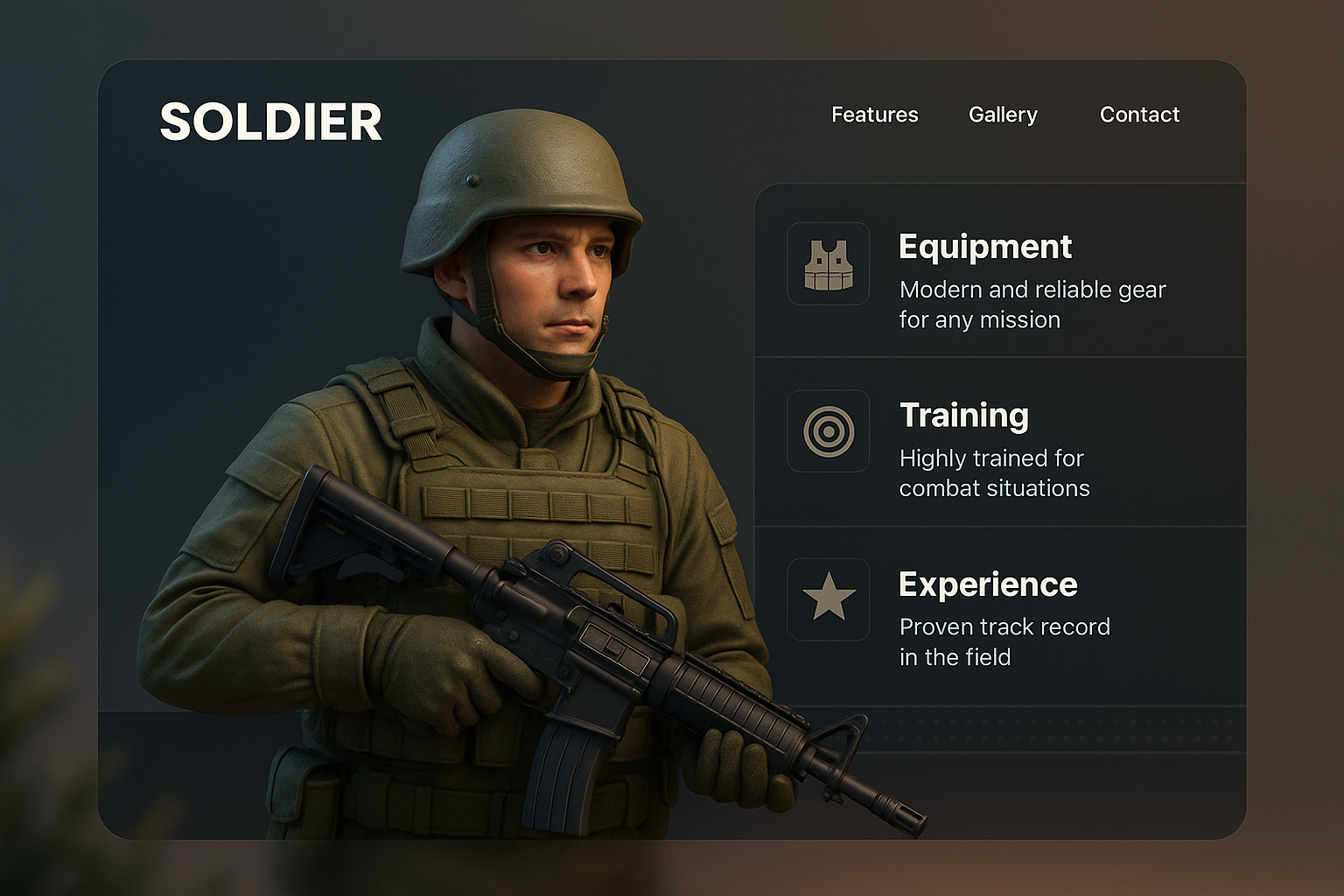Click the SOLDIER logo title
Screen dimensions: 1344x896
271,122
